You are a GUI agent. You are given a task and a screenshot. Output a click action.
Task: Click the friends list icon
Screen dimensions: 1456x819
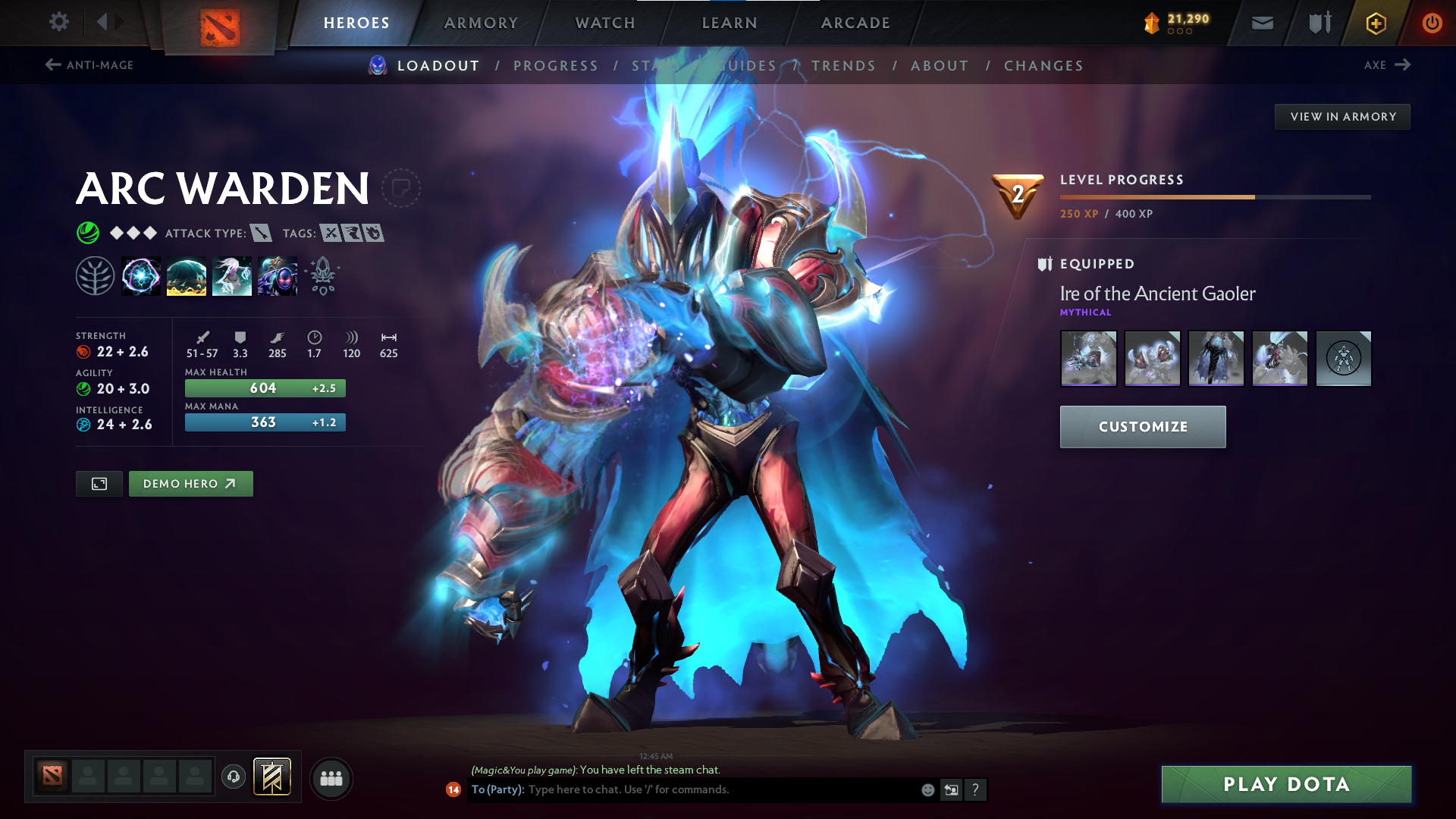(331, 777)
